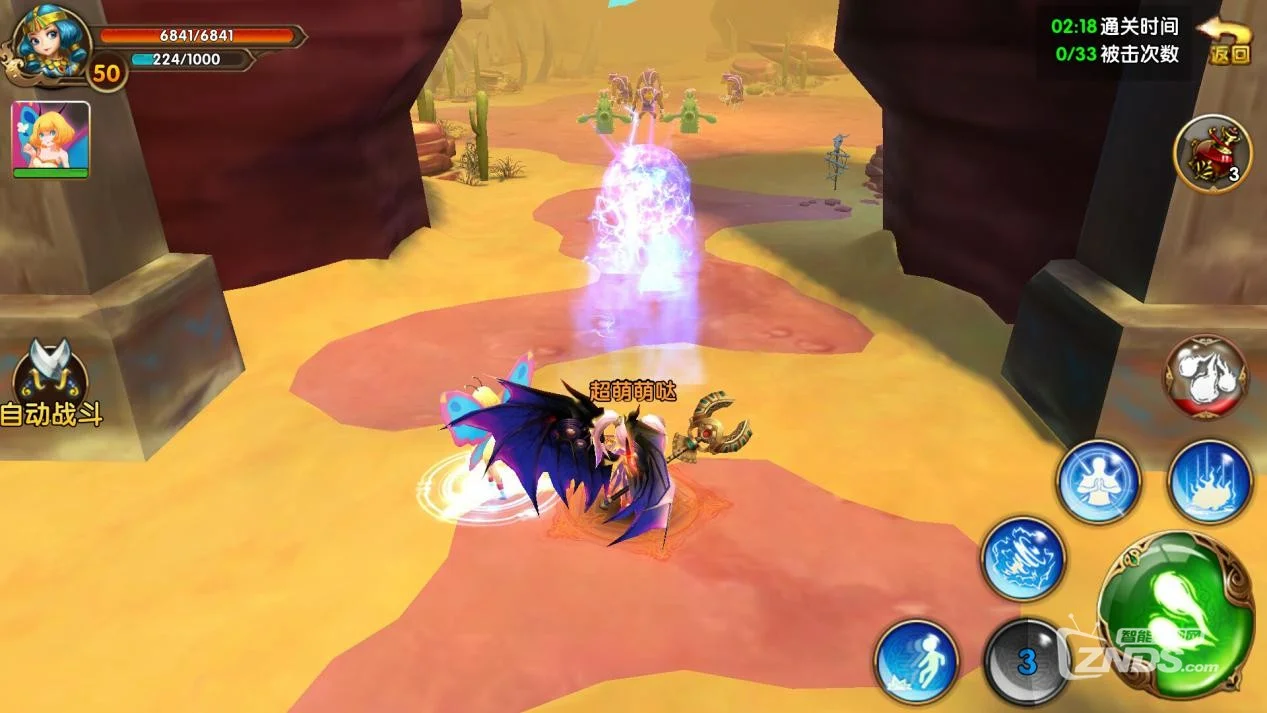Activate the red rage burst skill
Screen dimensions: 1267x713
pyautogui.click(x=1205, y=376)
